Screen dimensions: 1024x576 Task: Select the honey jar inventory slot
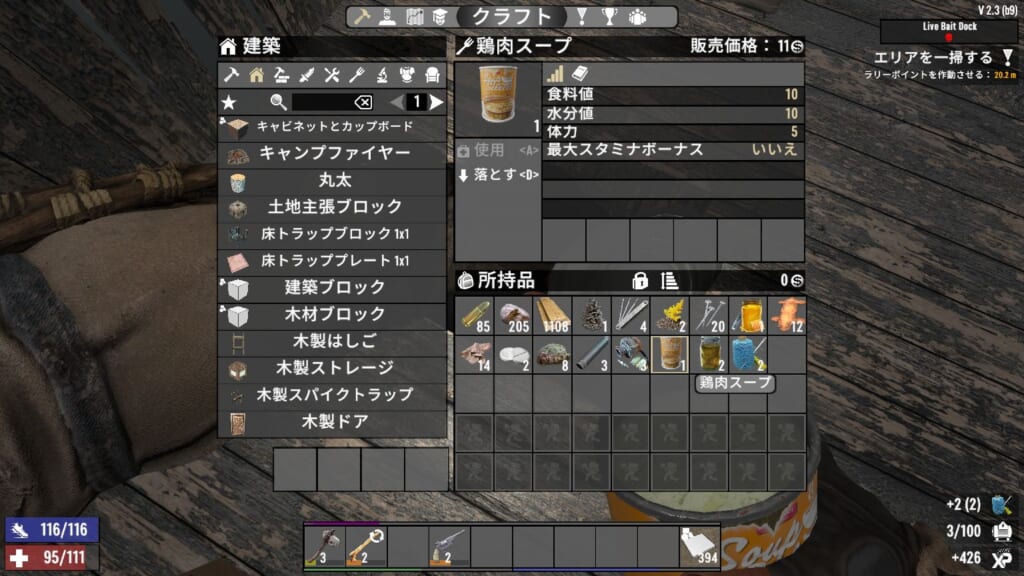[747, 315]
